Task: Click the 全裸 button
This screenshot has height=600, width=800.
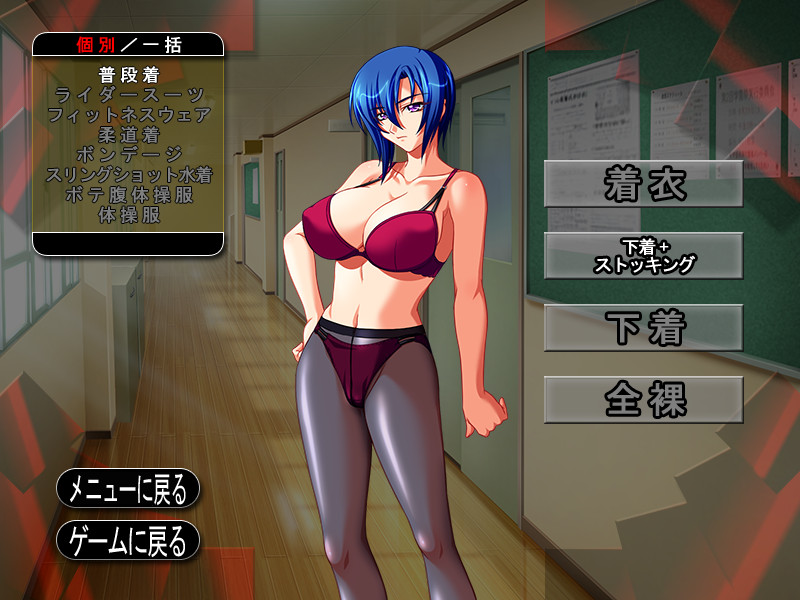Action: (643, 400)
